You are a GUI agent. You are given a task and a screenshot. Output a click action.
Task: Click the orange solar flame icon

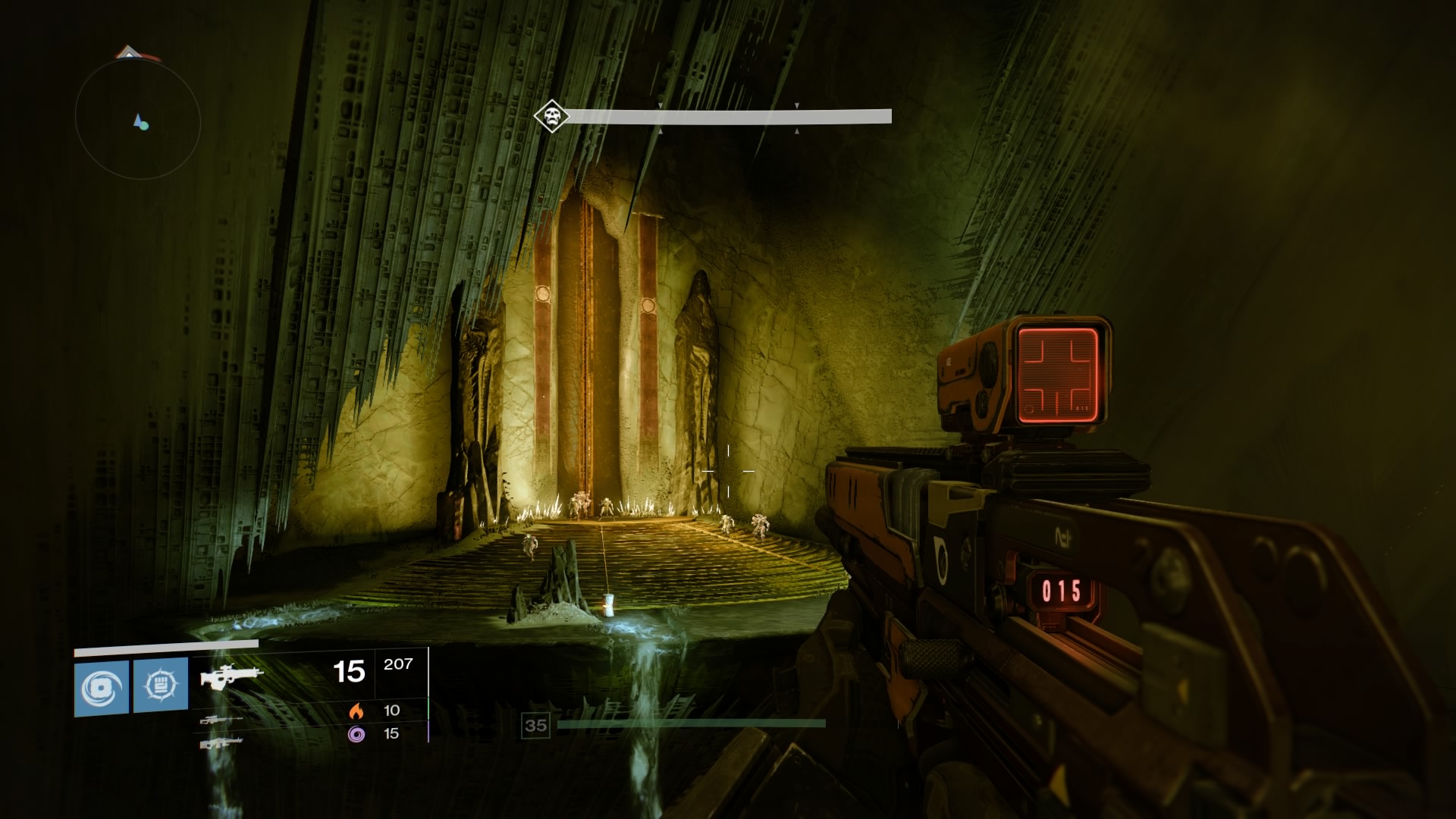tap(356, 711)
